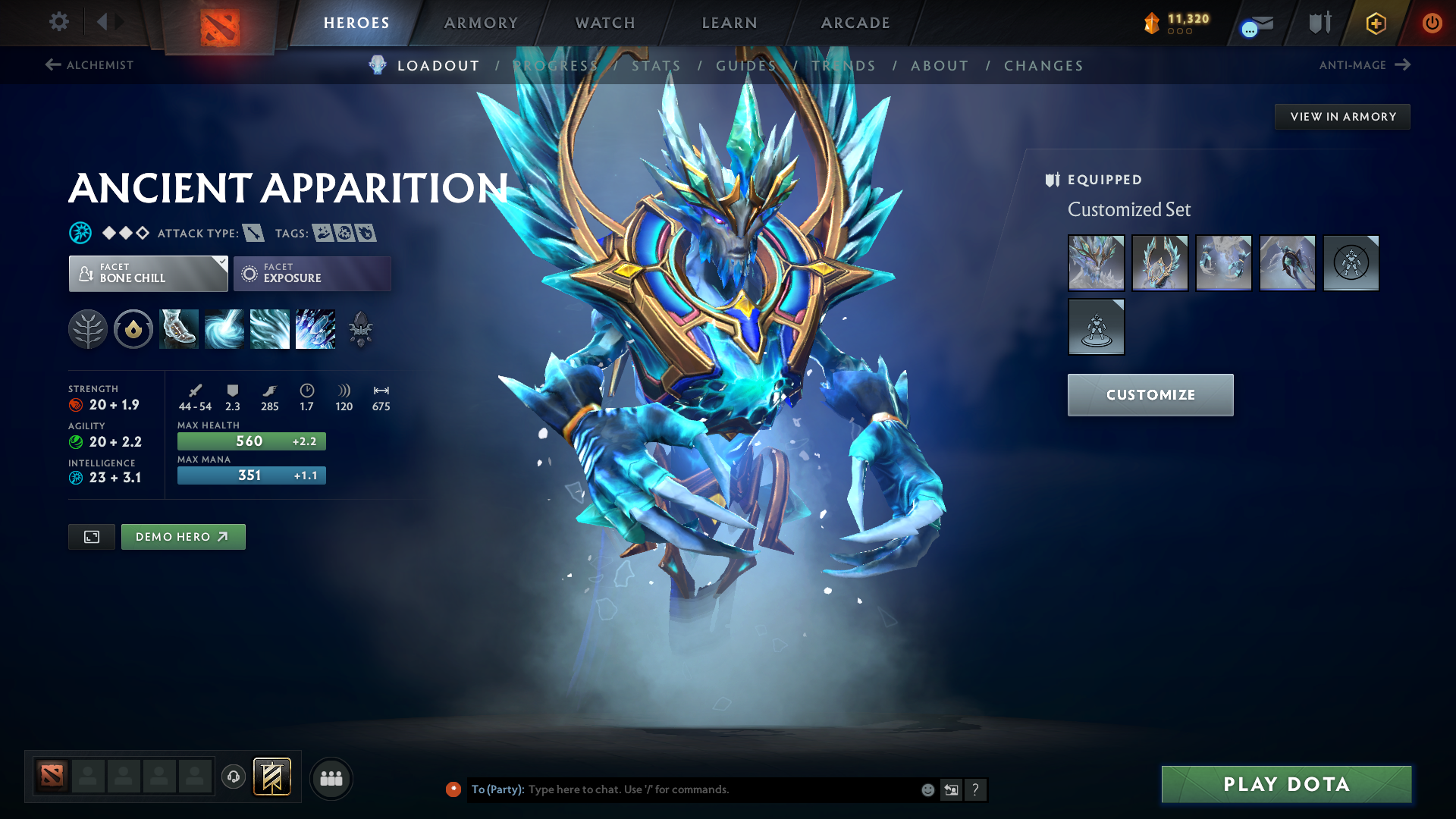Toggle the battle pass banner icon
Viewport: 1456px width, 819px height.
(x=273, y=777)
